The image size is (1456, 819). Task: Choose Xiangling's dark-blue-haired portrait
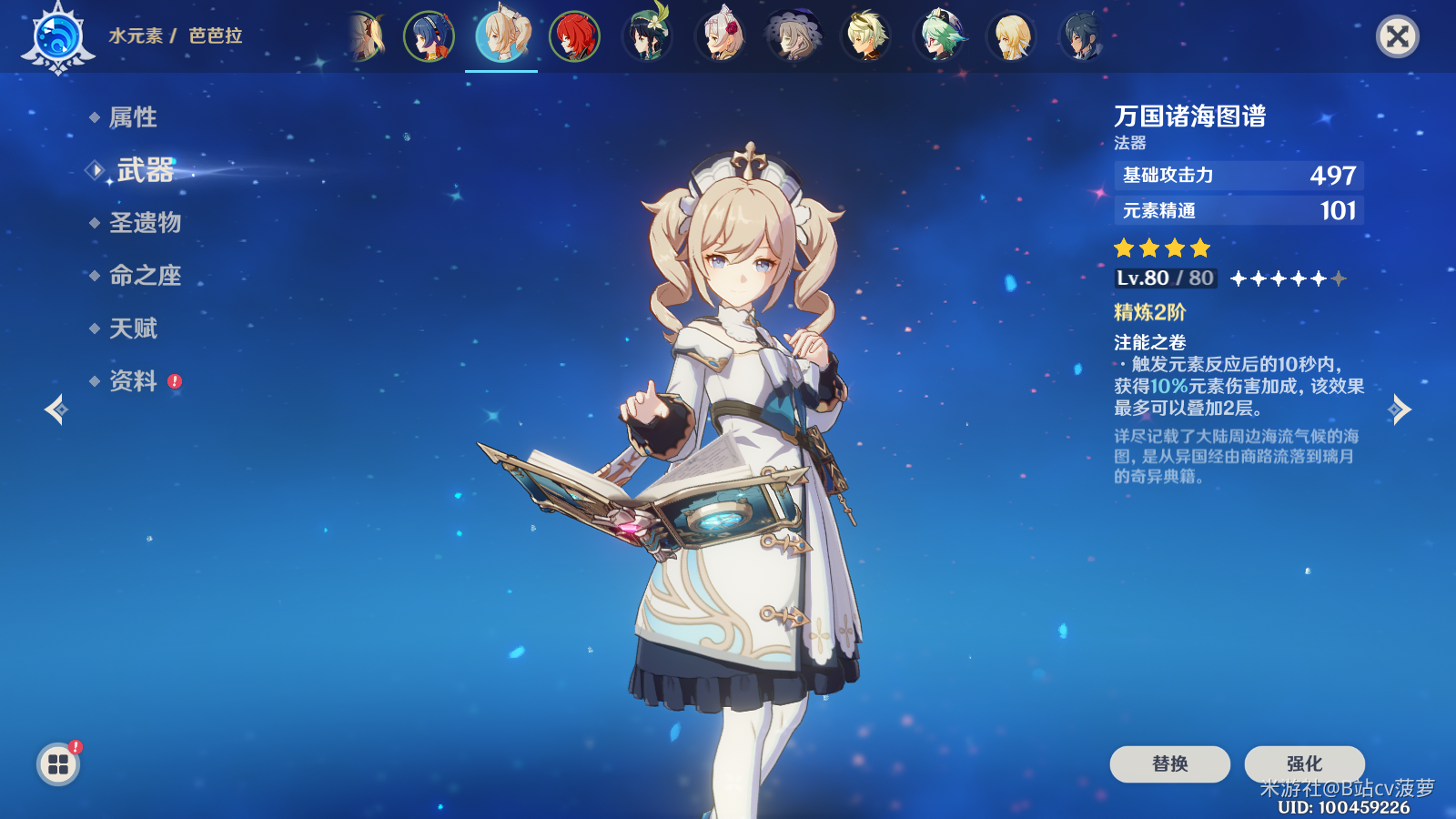click(x=429, y=36)
